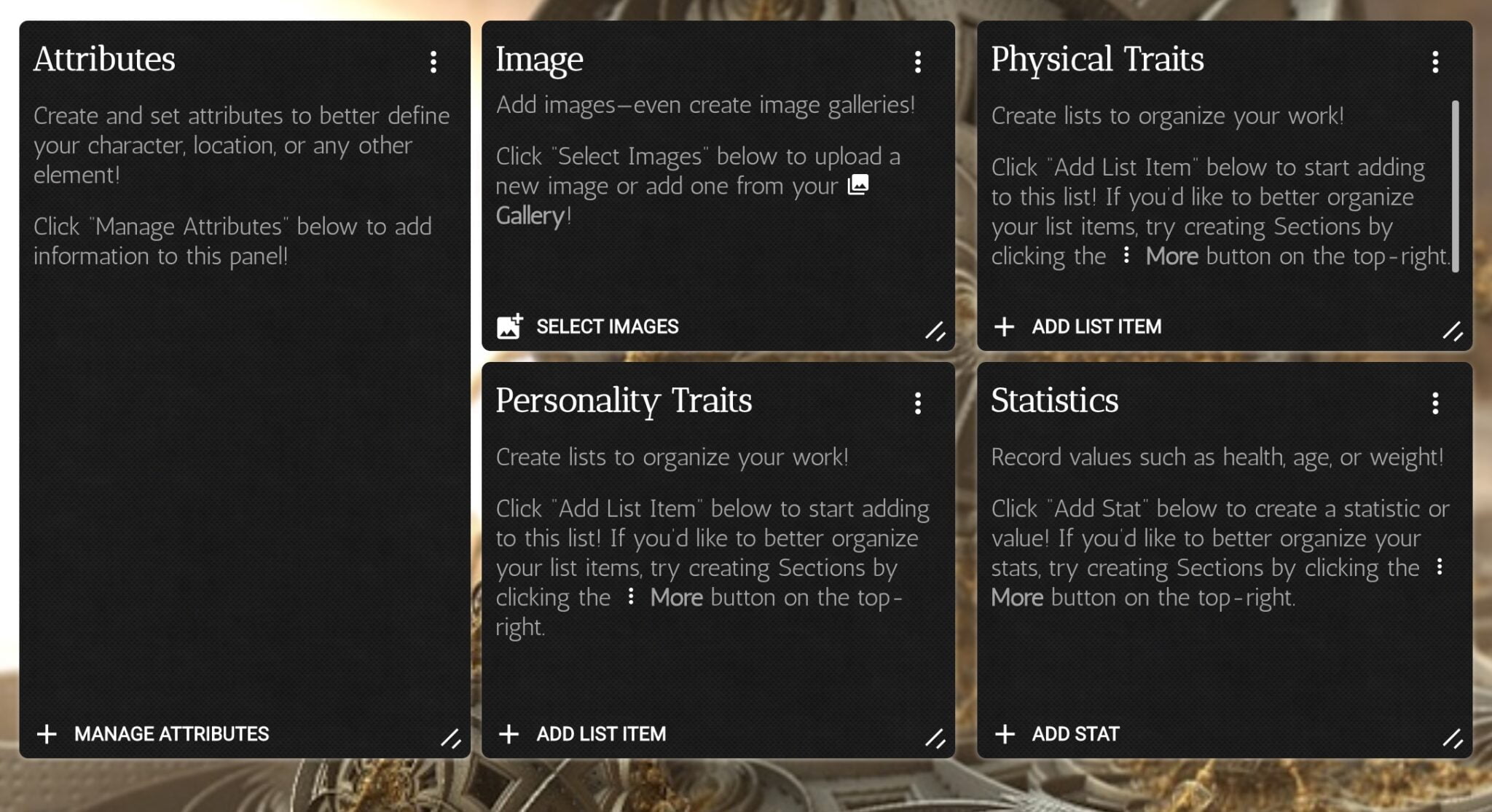Click the three-dot icon on Personality Traits panel

918,403
